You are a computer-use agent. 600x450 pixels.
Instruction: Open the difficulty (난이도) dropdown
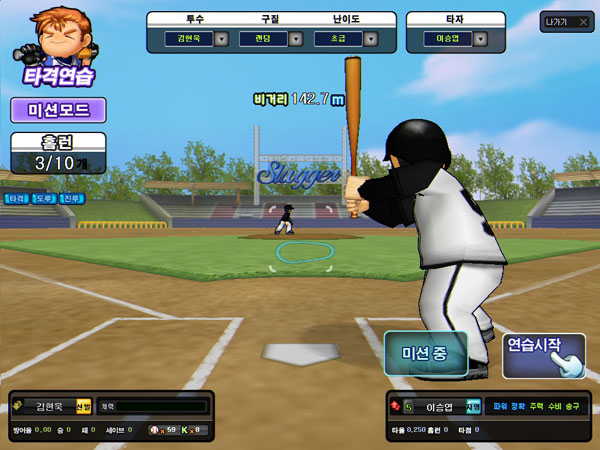coord(371,40)
